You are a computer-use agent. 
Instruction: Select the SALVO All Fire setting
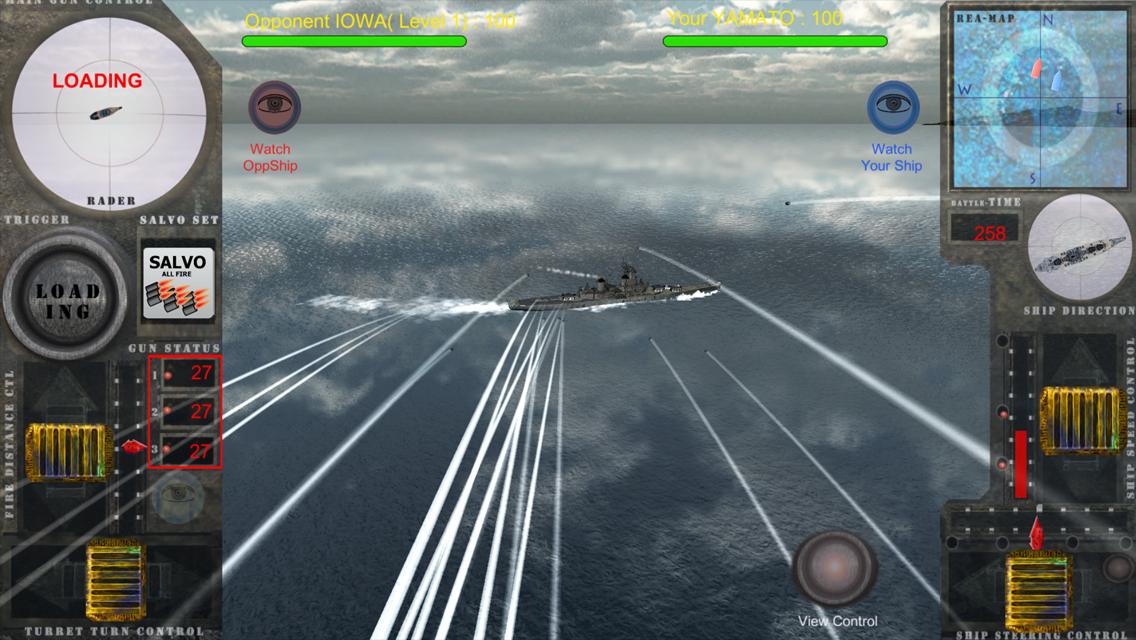178,283
